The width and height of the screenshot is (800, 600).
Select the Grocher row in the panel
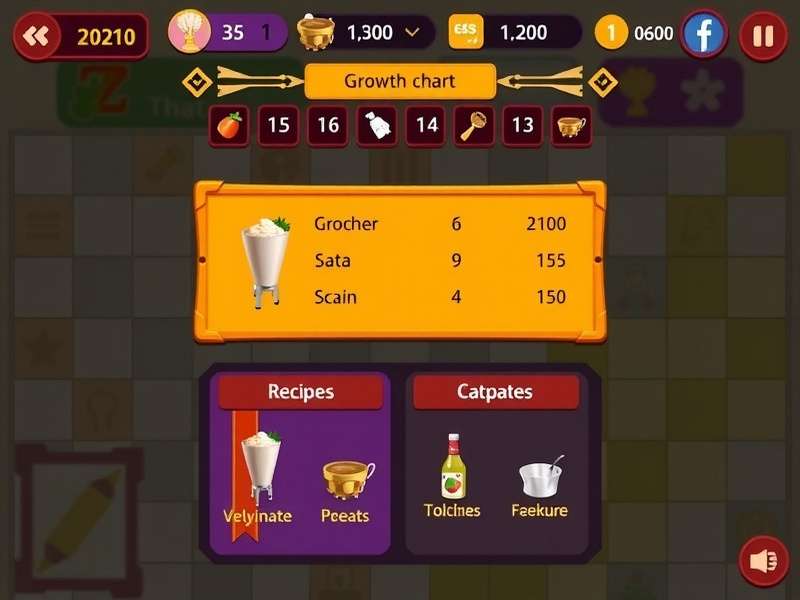coord(440,224)
